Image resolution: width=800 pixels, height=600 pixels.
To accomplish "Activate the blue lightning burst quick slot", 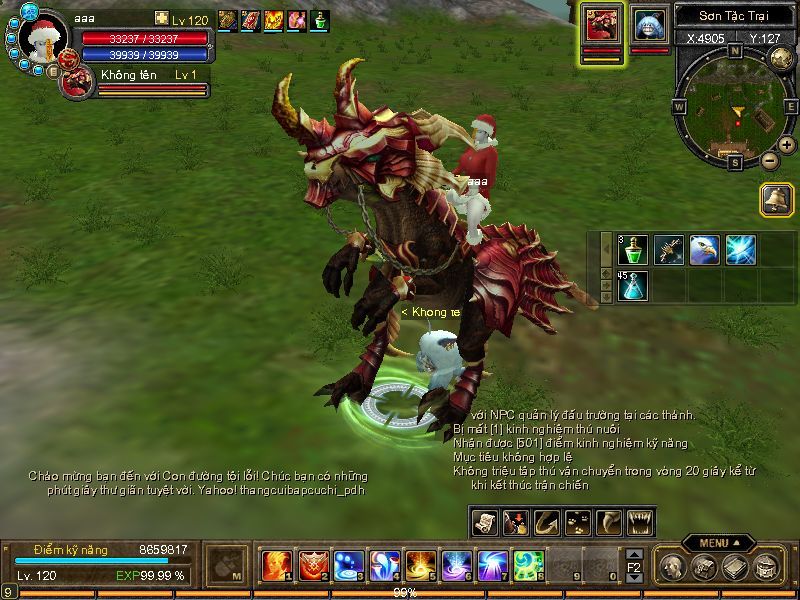I will point(740,249).
